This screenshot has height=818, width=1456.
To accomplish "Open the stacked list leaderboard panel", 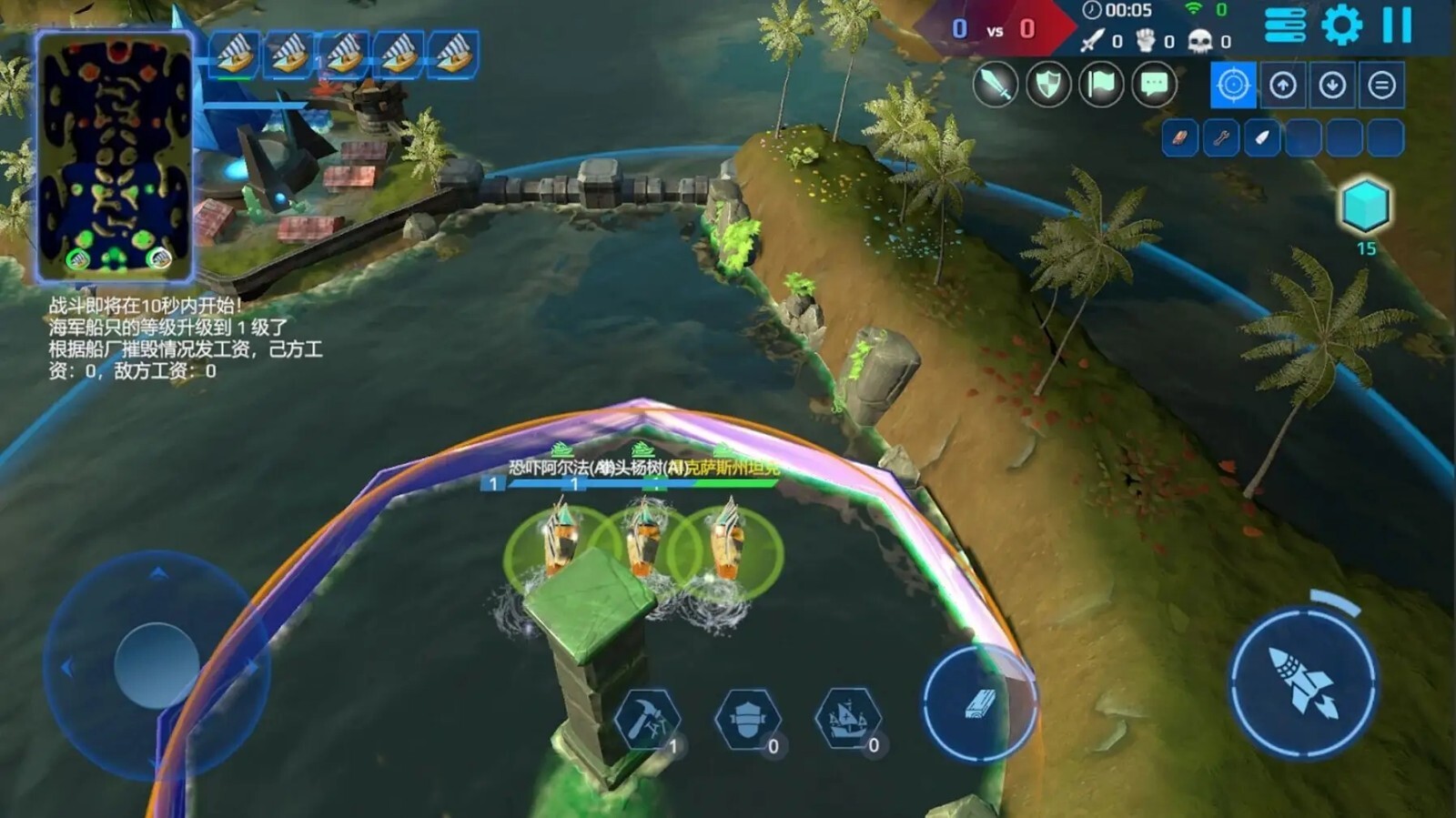I will click(x=1283, y=25).
